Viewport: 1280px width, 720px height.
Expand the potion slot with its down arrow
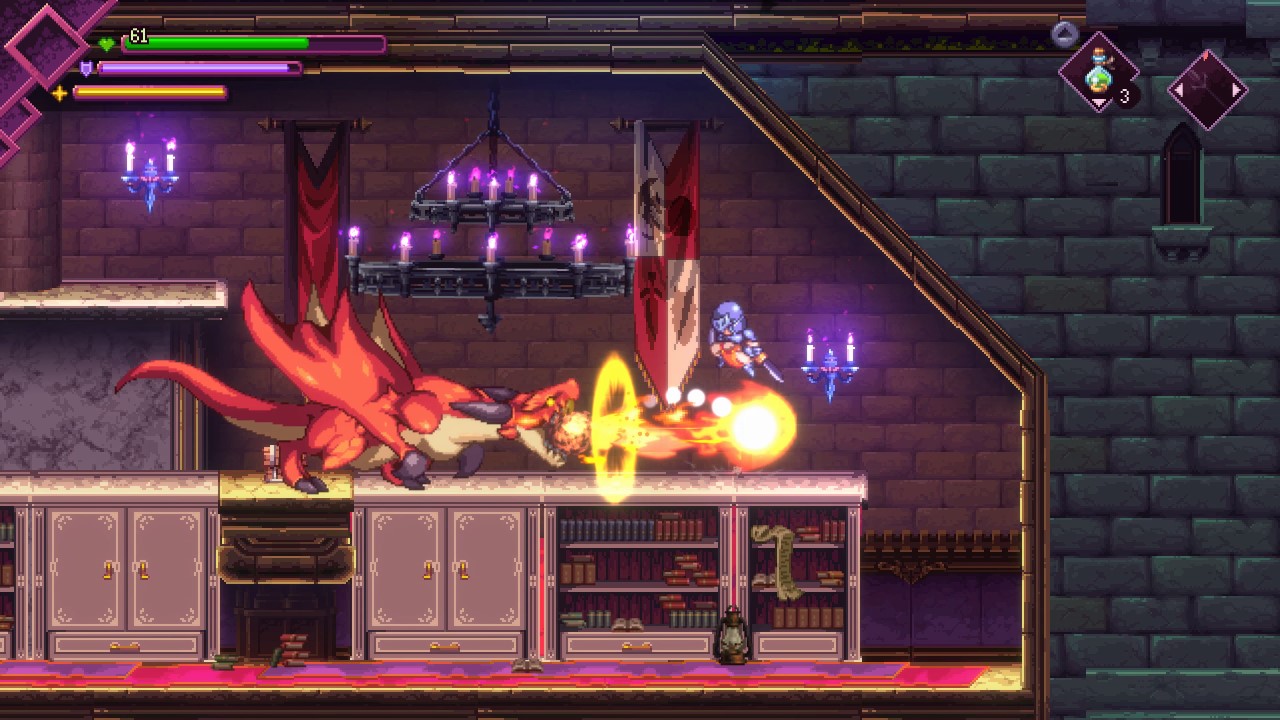[1100, 102]
